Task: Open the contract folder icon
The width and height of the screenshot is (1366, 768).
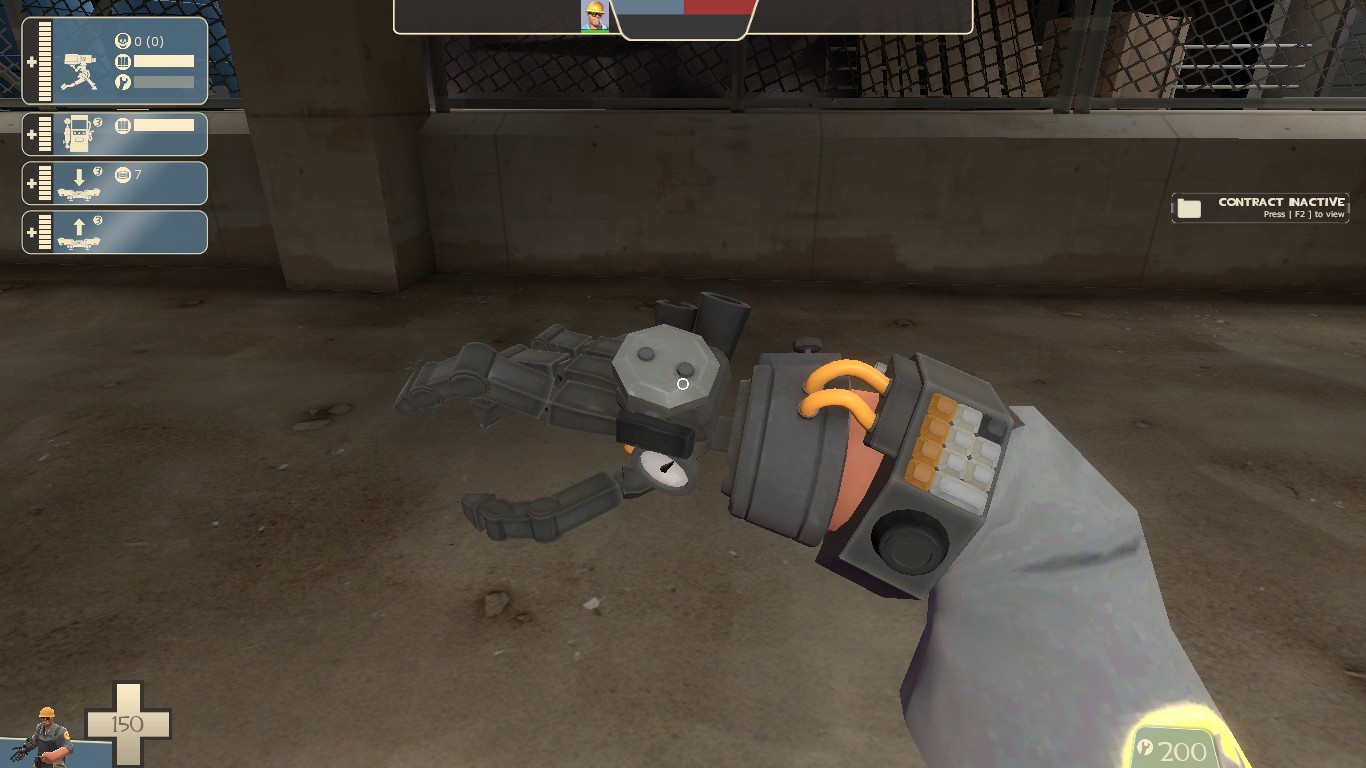Action: 1190,207
